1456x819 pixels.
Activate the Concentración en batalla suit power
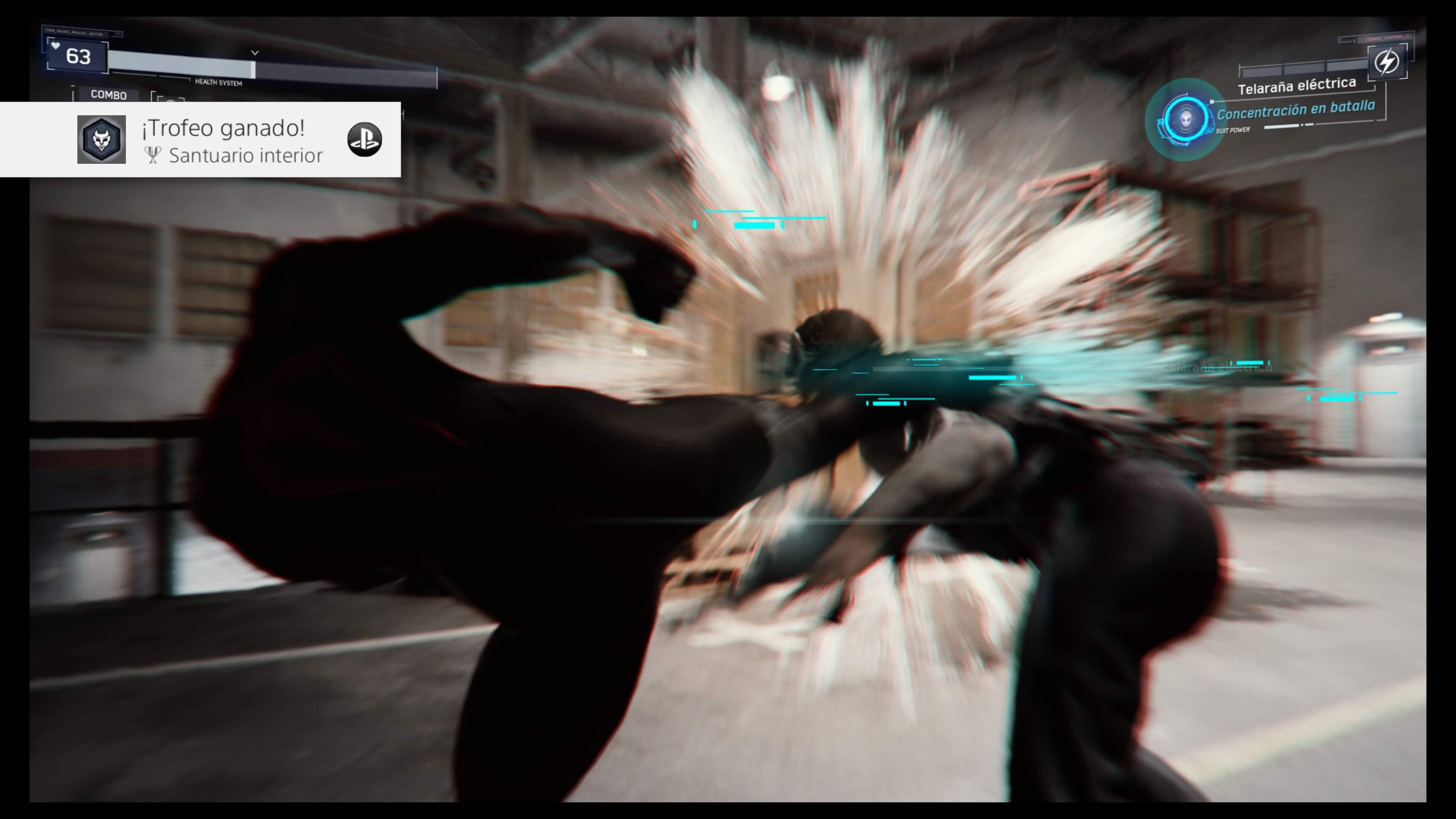point(1185,119)
